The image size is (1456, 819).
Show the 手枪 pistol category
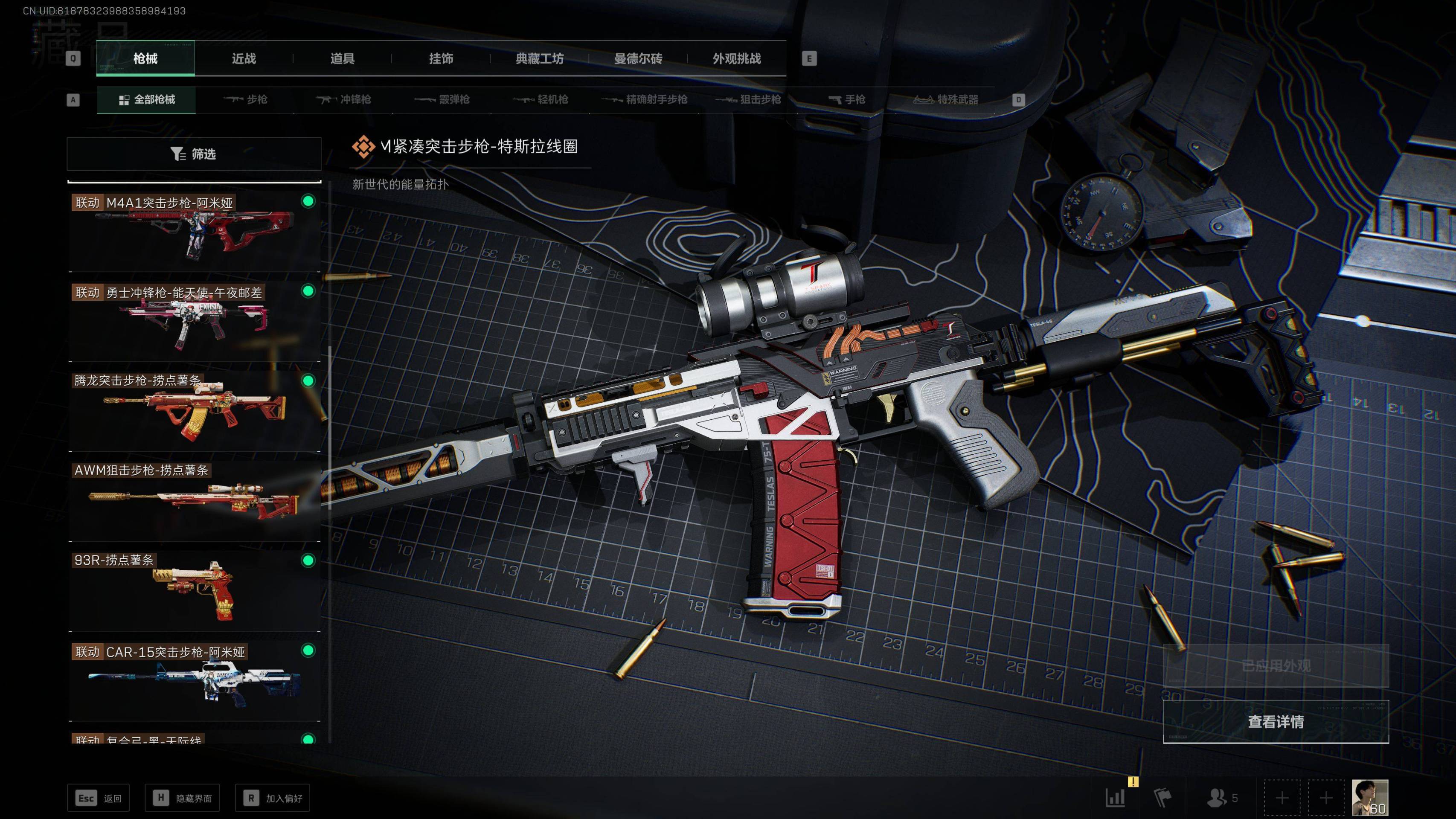click(847, 100)
